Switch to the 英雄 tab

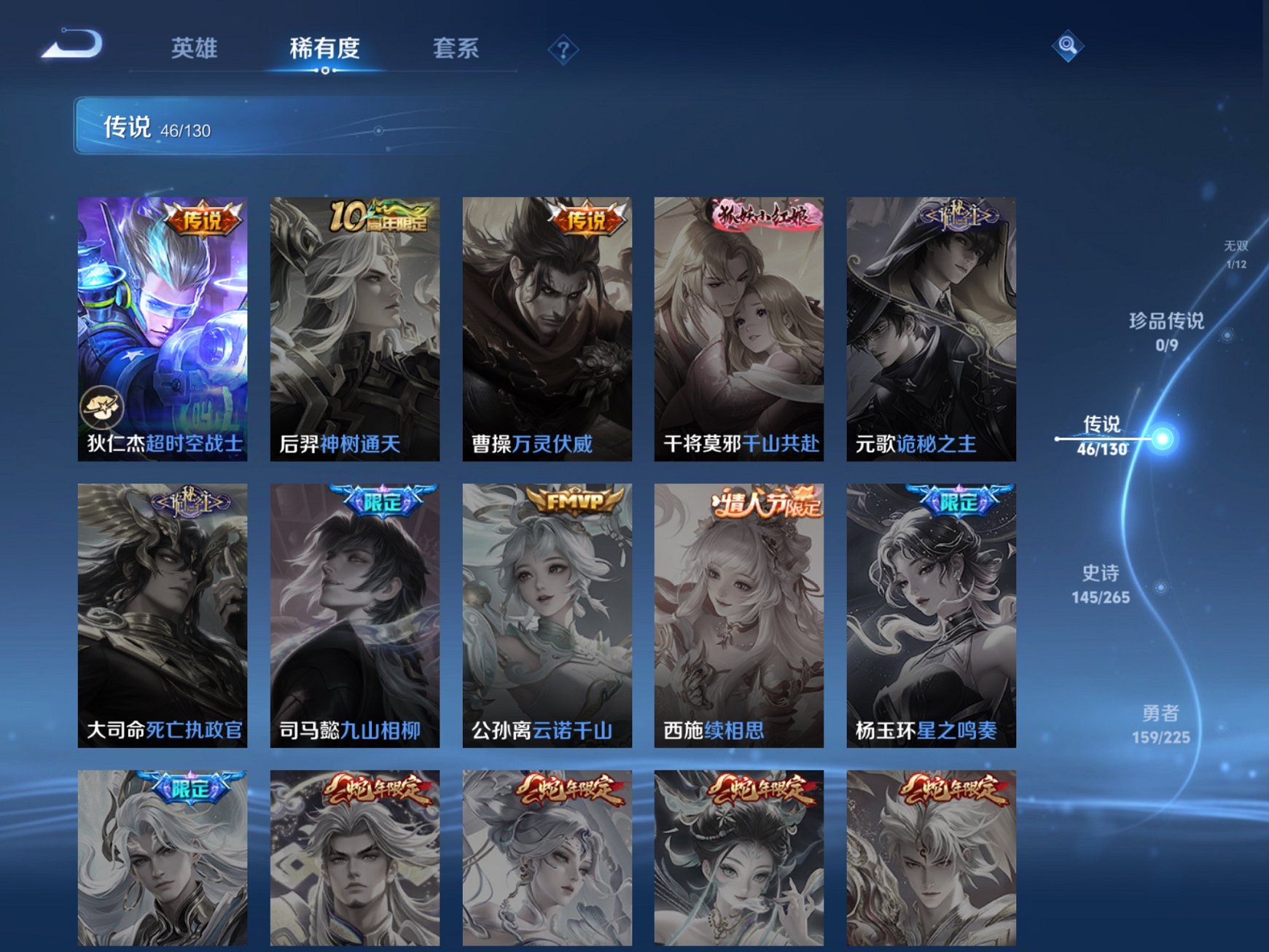195,48
